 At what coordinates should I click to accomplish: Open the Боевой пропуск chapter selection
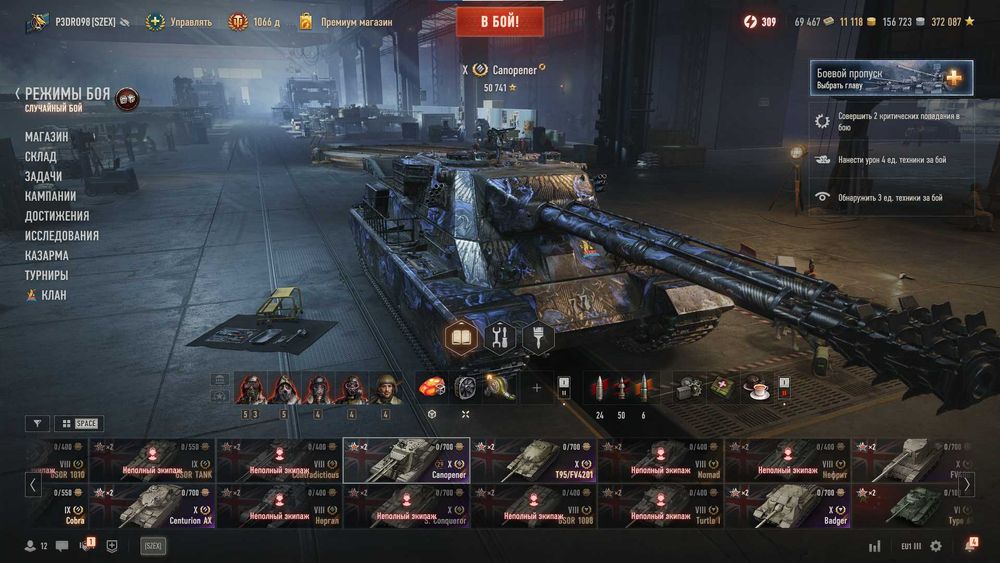tap(890, 78)
